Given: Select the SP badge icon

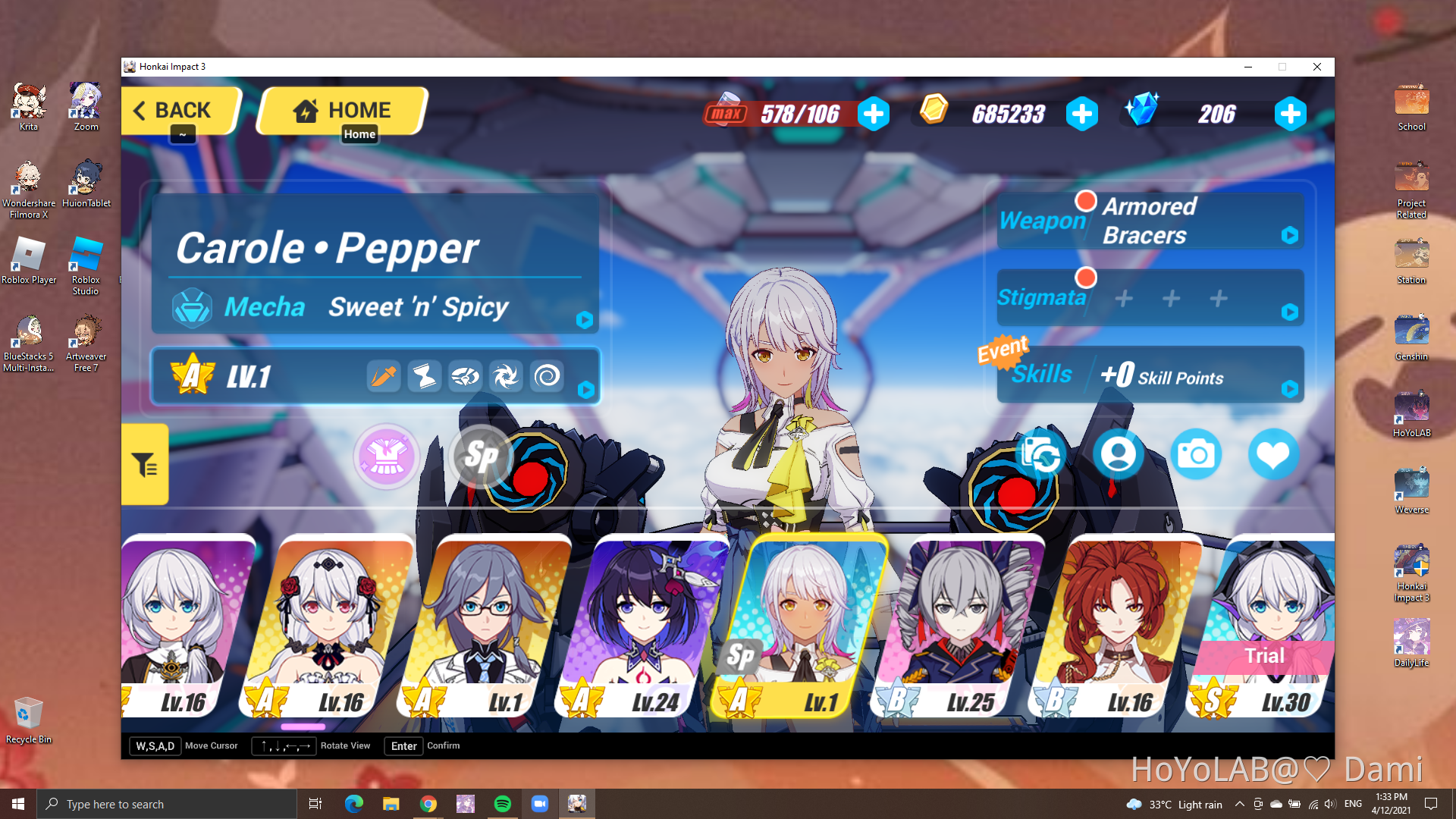Looking at the screenshot, I should [481, 457].
